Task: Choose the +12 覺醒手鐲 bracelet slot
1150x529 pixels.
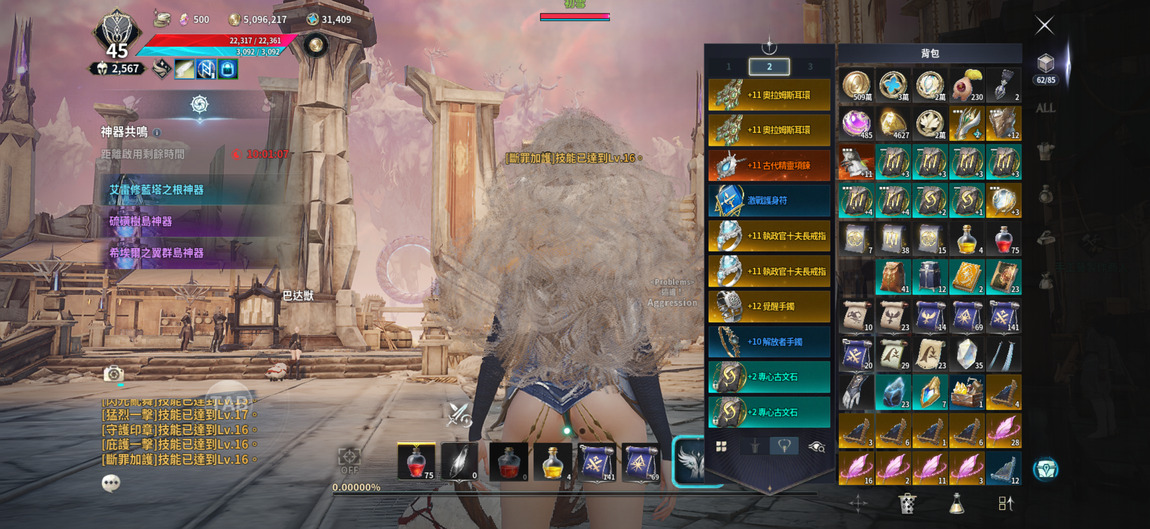Action: point(769,306)
